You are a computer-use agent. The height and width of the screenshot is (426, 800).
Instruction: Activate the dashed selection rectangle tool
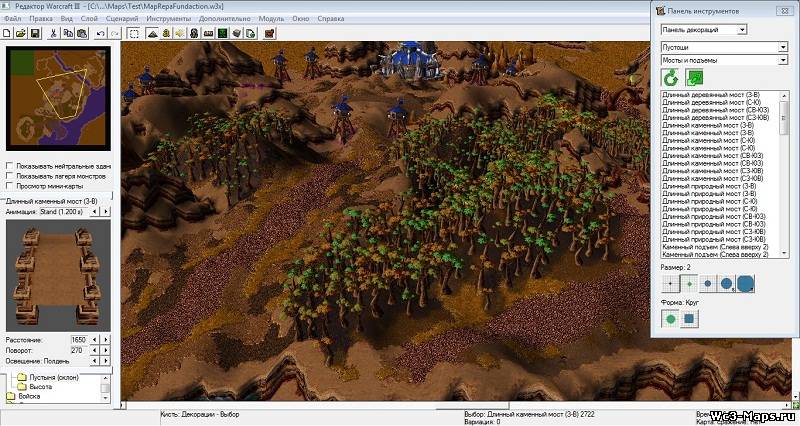coord(134,33)
